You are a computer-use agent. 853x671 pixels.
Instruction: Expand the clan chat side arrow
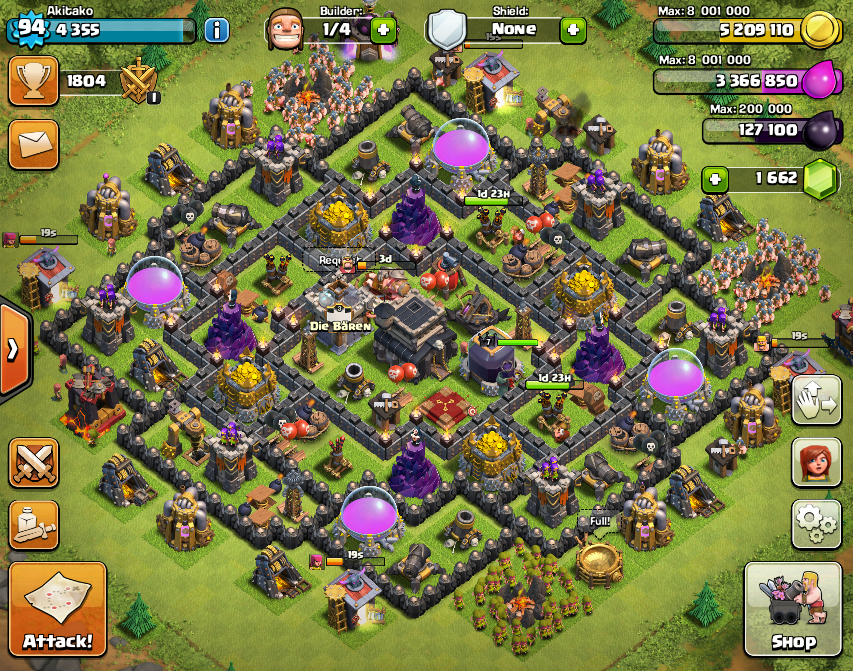[13, 349]
